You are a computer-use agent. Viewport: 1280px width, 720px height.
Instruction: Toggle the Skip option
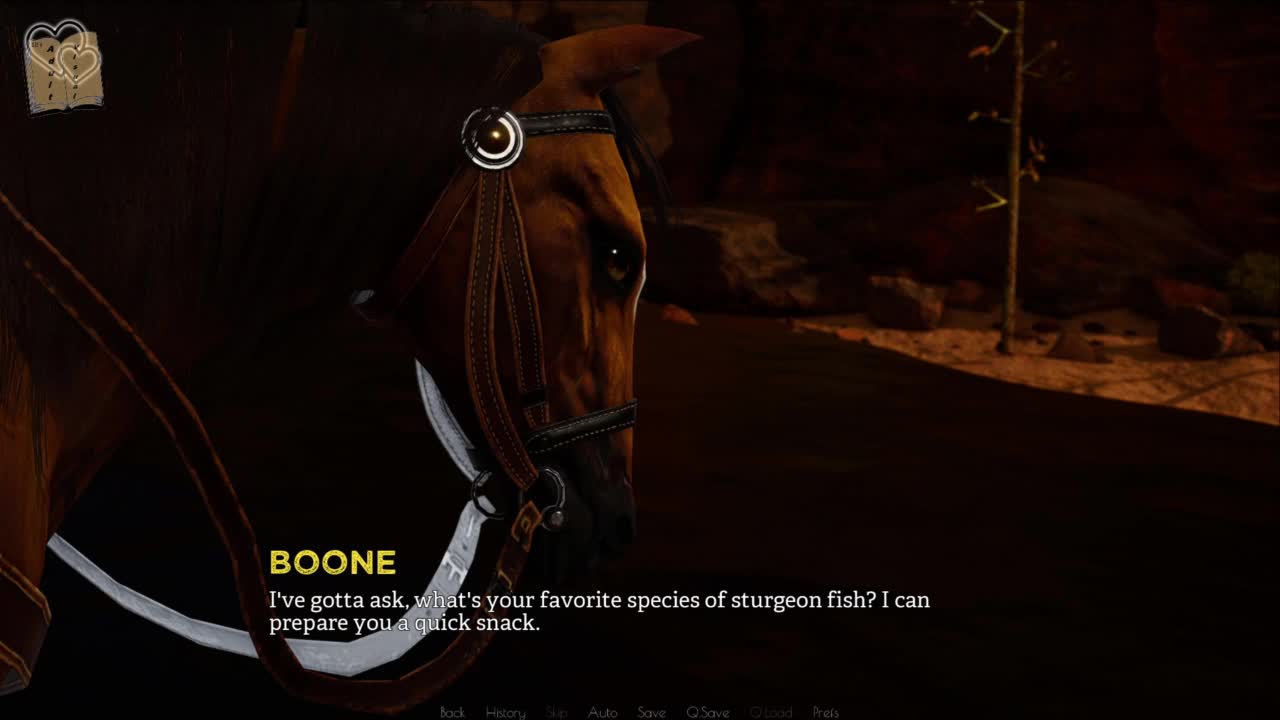tap(557, 712)
